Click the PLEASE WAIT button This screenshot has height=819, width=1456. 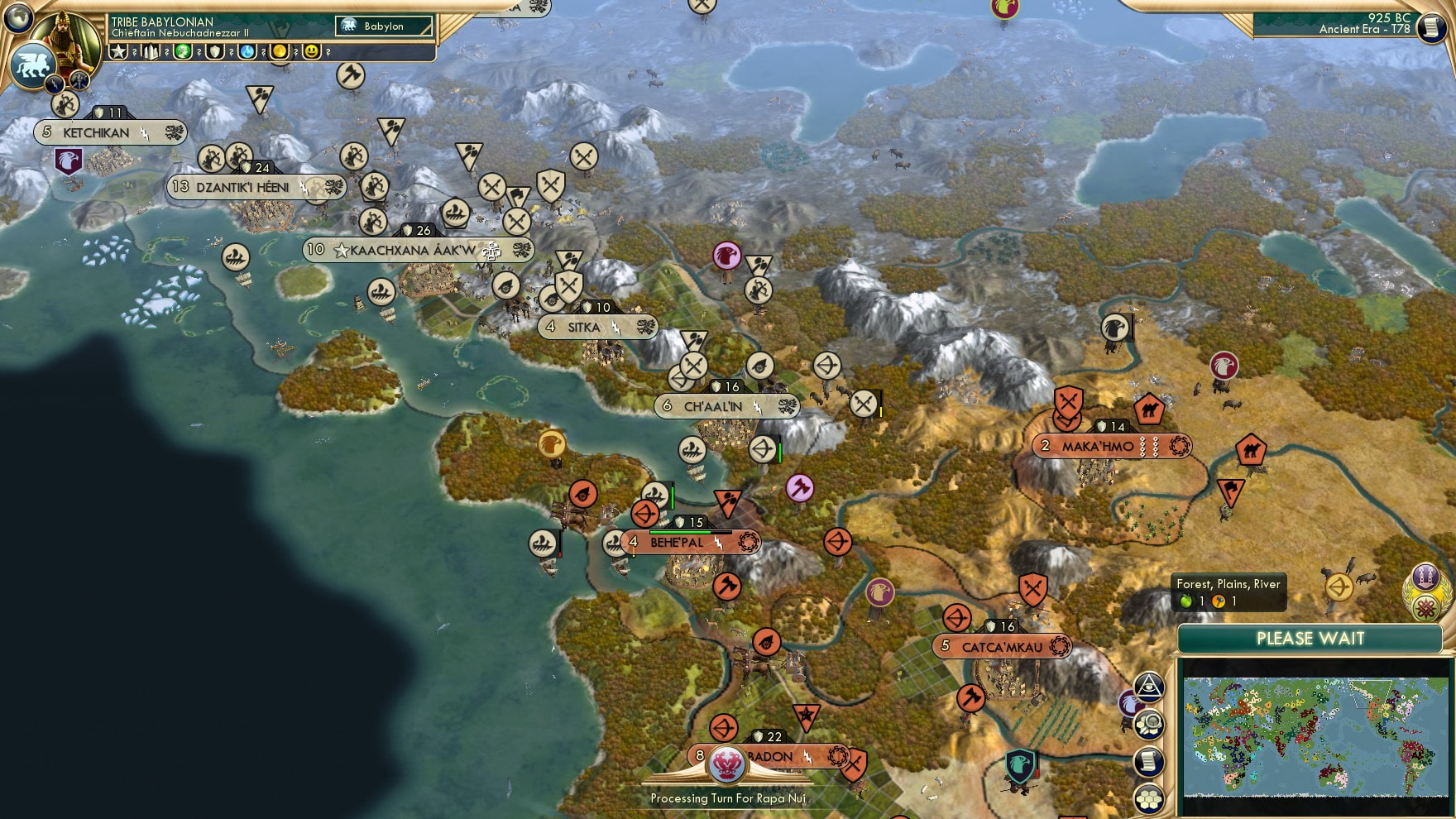1310,639
